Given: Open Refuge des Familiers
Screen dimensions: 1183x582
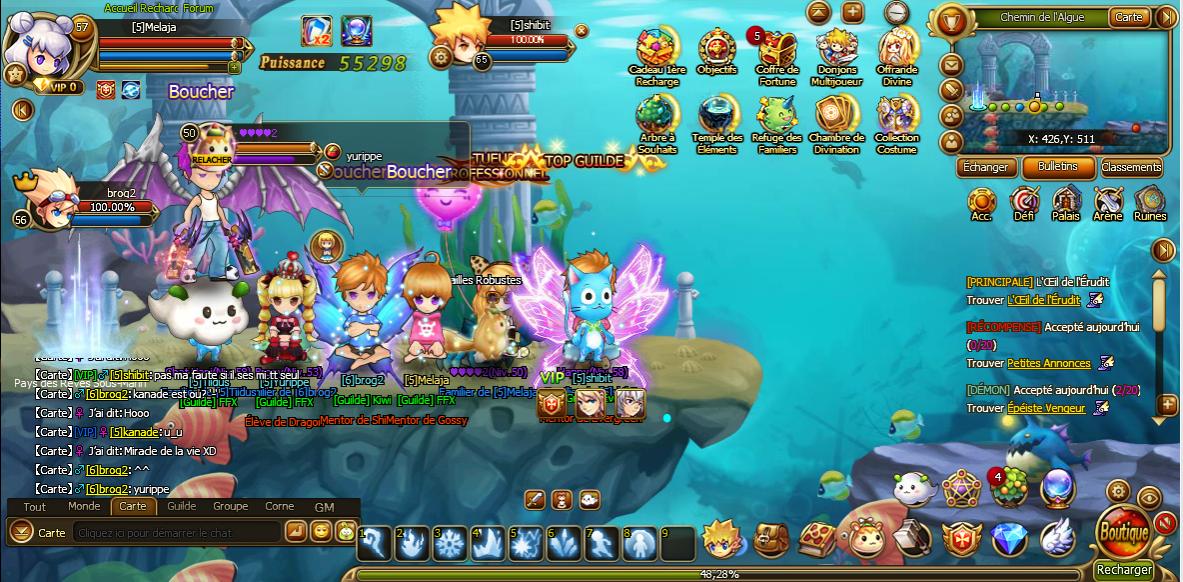Looking at the screenshot, I should (x=777, y=120).
